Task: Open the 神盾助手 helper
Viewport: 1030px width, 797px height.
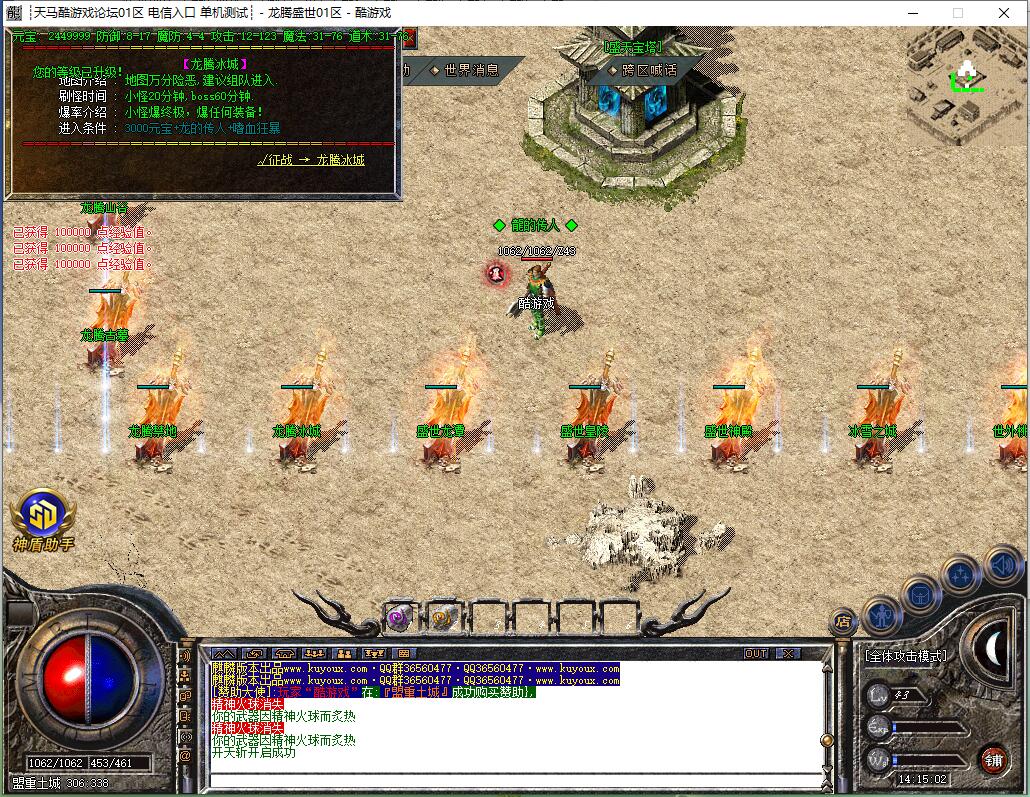Action: pos(42,518)
